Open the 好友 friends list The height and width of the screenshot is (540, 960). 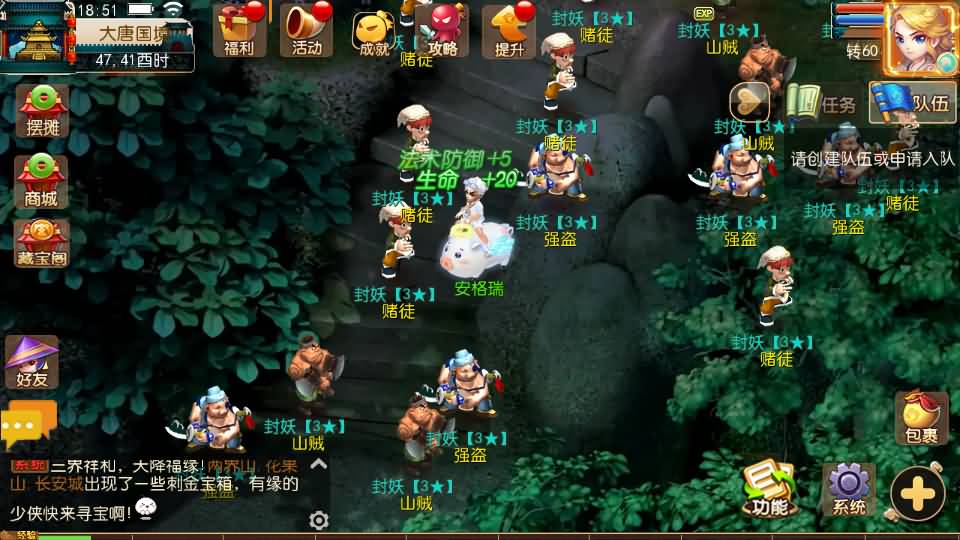click(x=32, y=362)
